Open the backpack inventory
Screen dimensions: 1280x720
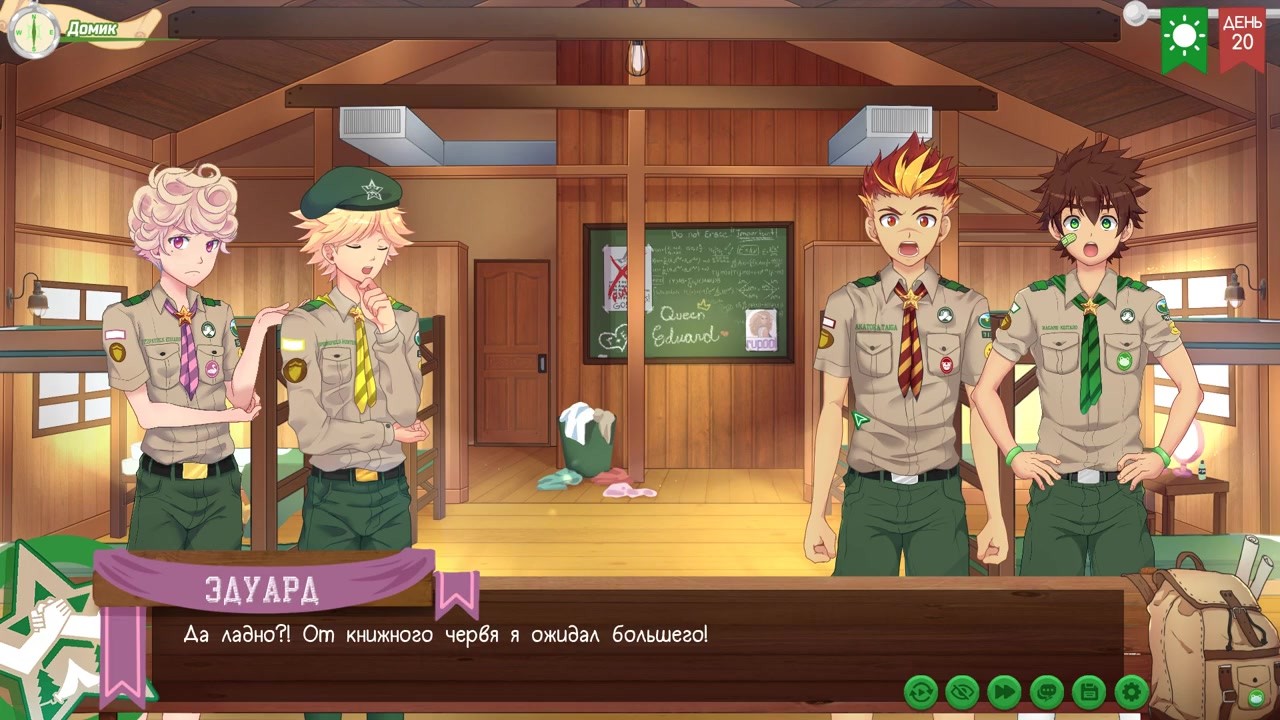(1208, 638)
